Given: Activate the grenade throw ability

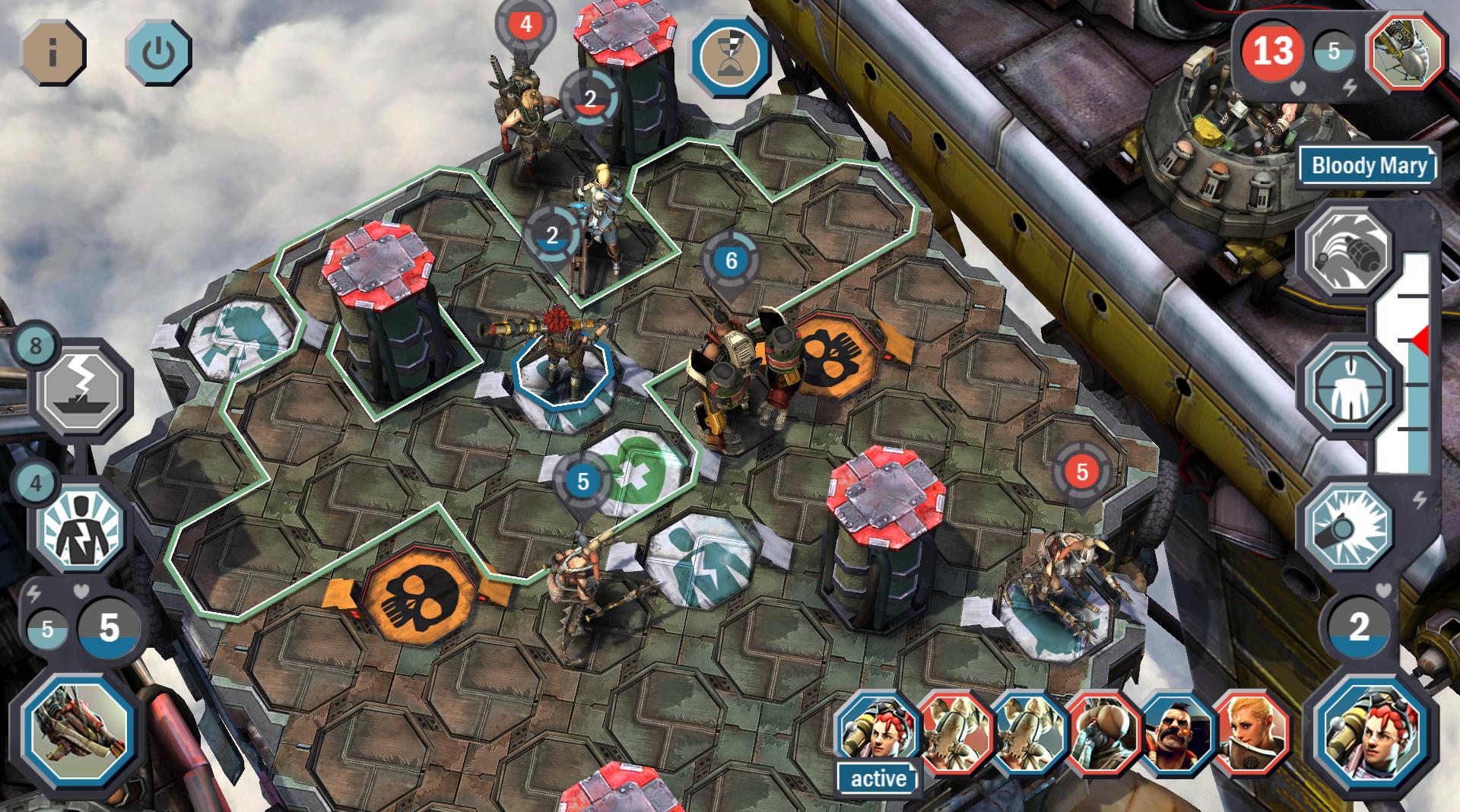Looking at the screenshot, I should 1348,251.
